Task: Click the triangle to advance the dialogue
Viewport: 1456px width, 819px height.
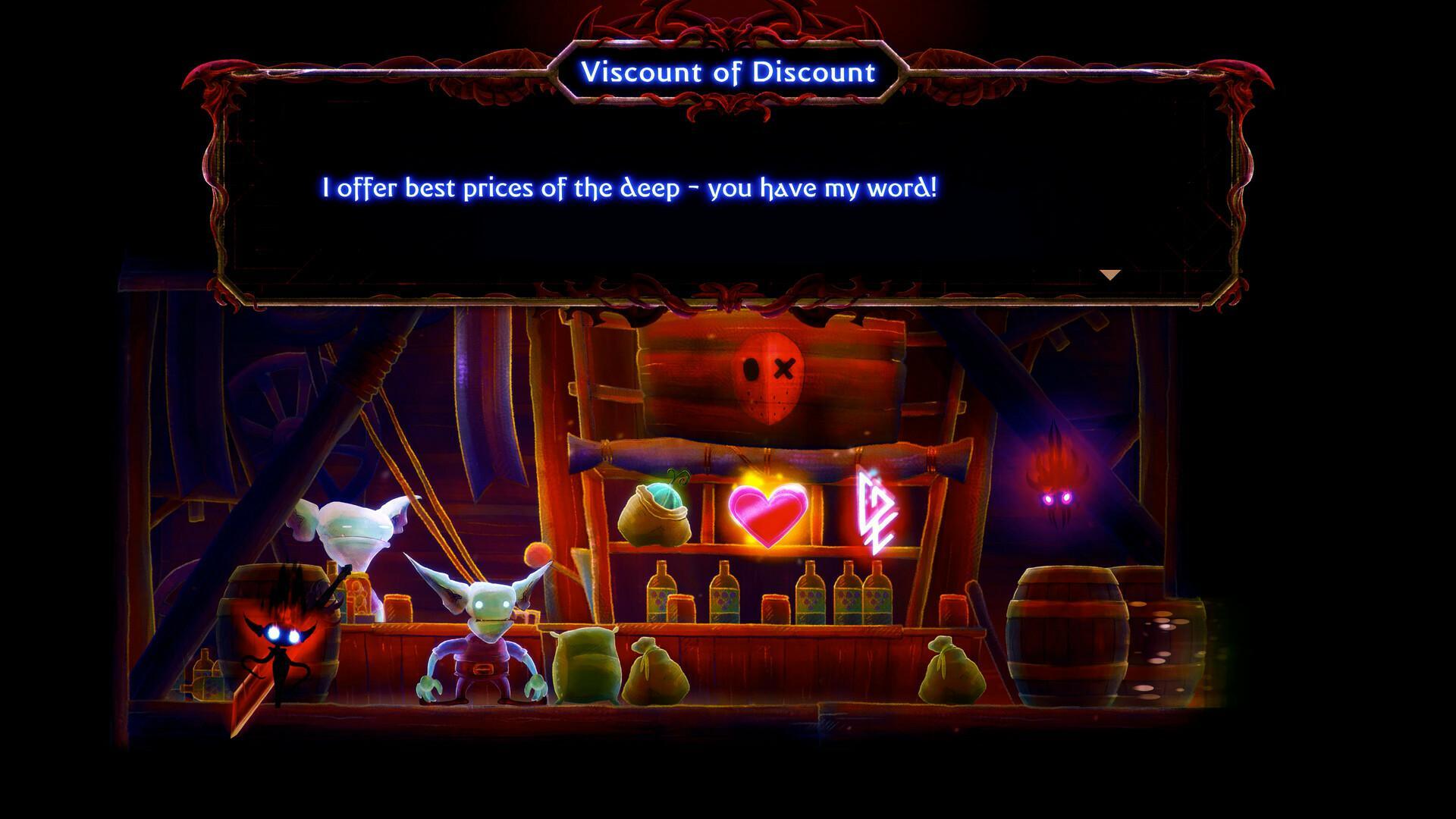Action: (1110, 275)
